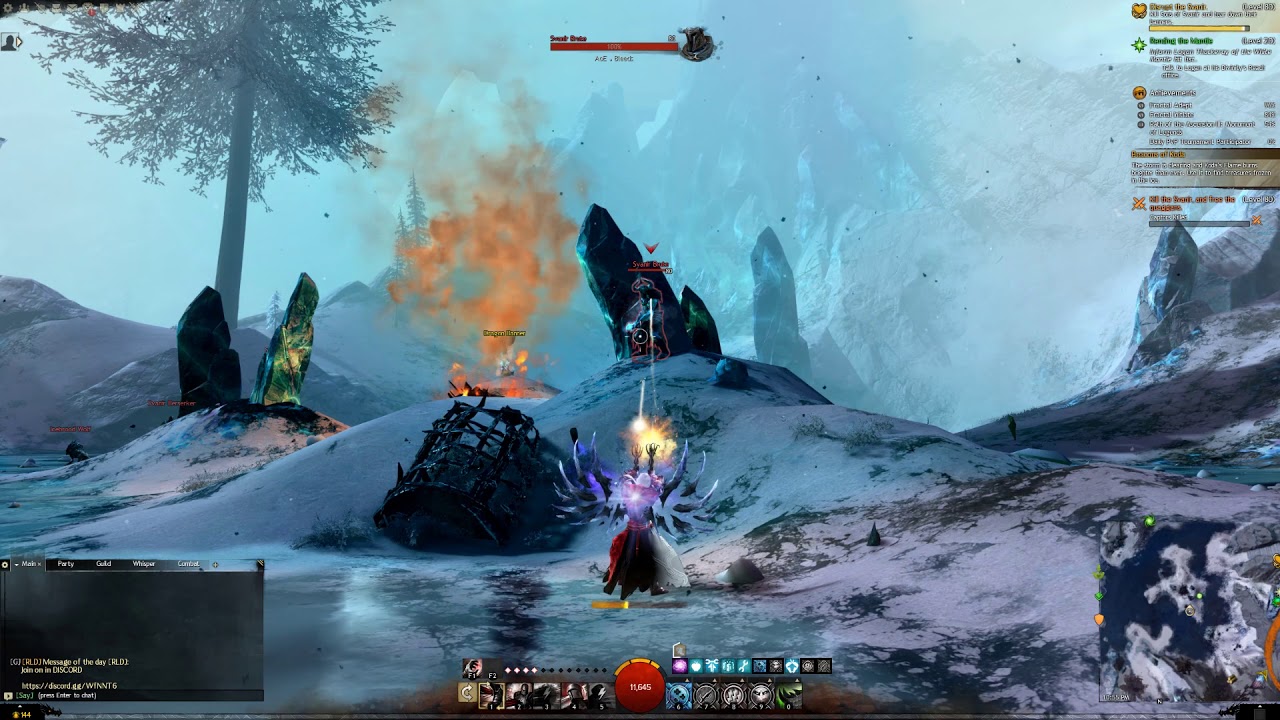Switch to the Combat chat tab

[x=188, y=564]
